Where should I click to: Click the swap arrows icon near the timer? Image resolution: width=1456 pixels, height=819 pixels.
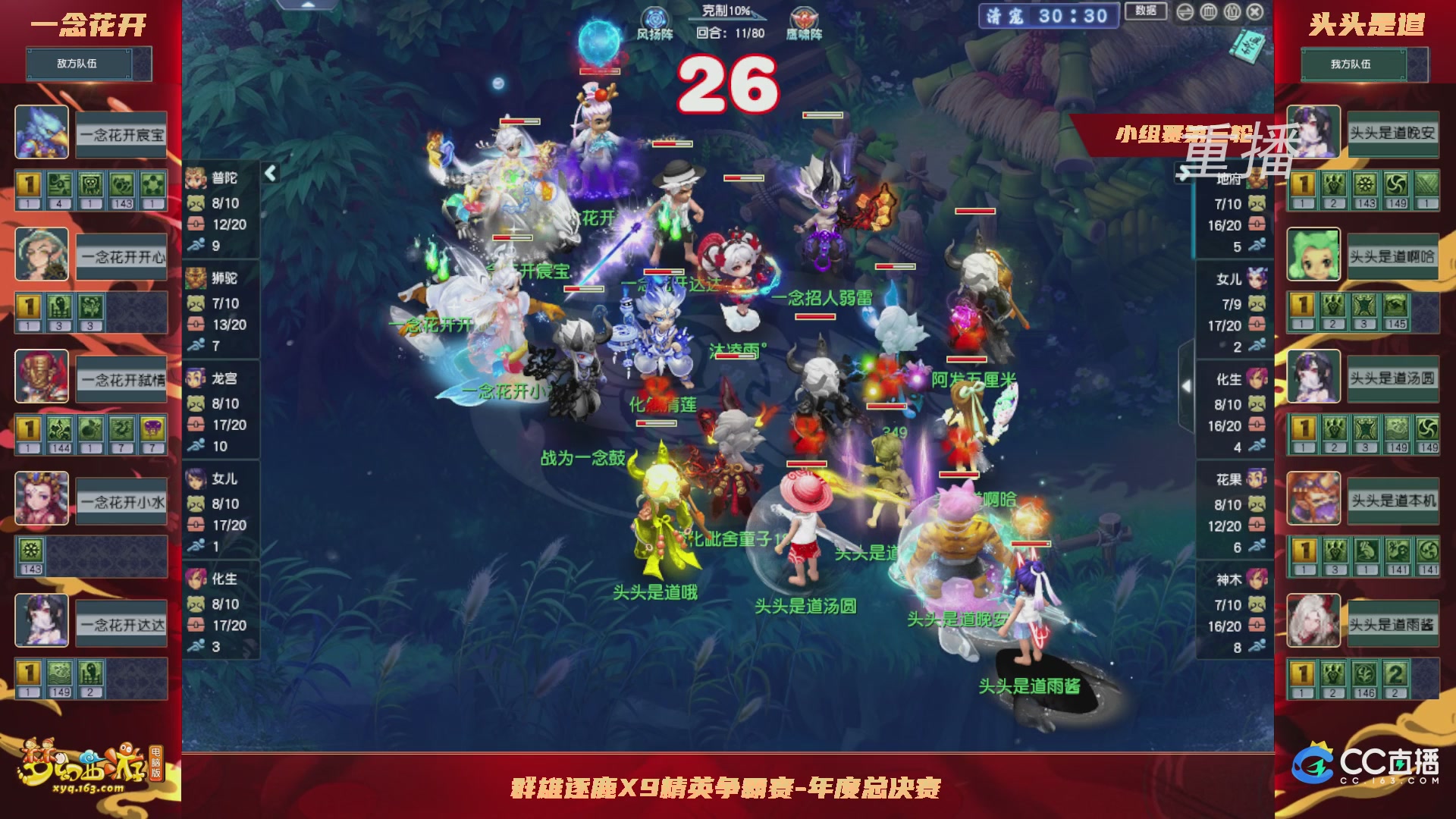pyautogui.click(x=1184, y=13)
